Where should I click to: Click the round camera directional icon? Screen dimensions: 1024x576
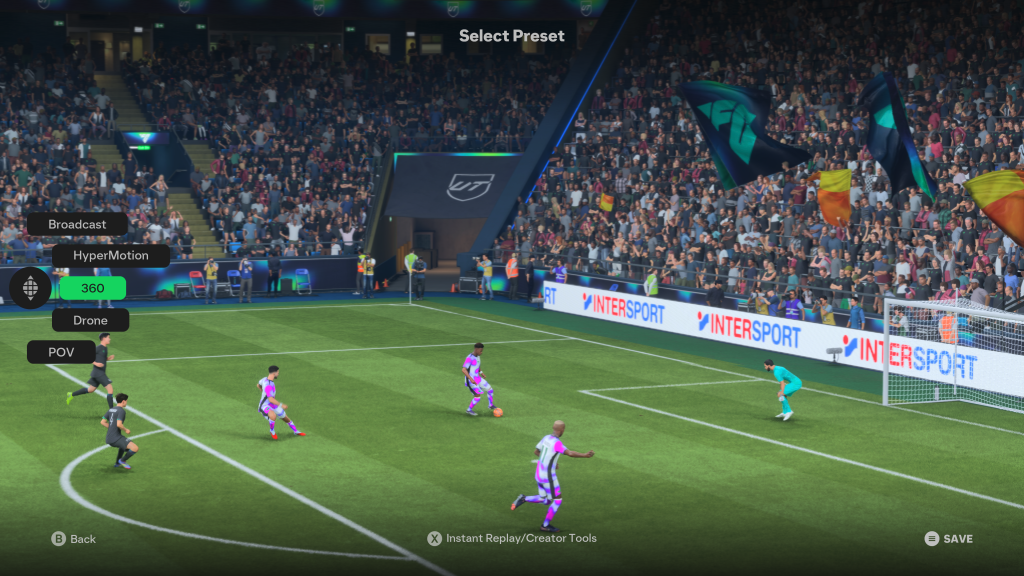pos(30,288)
